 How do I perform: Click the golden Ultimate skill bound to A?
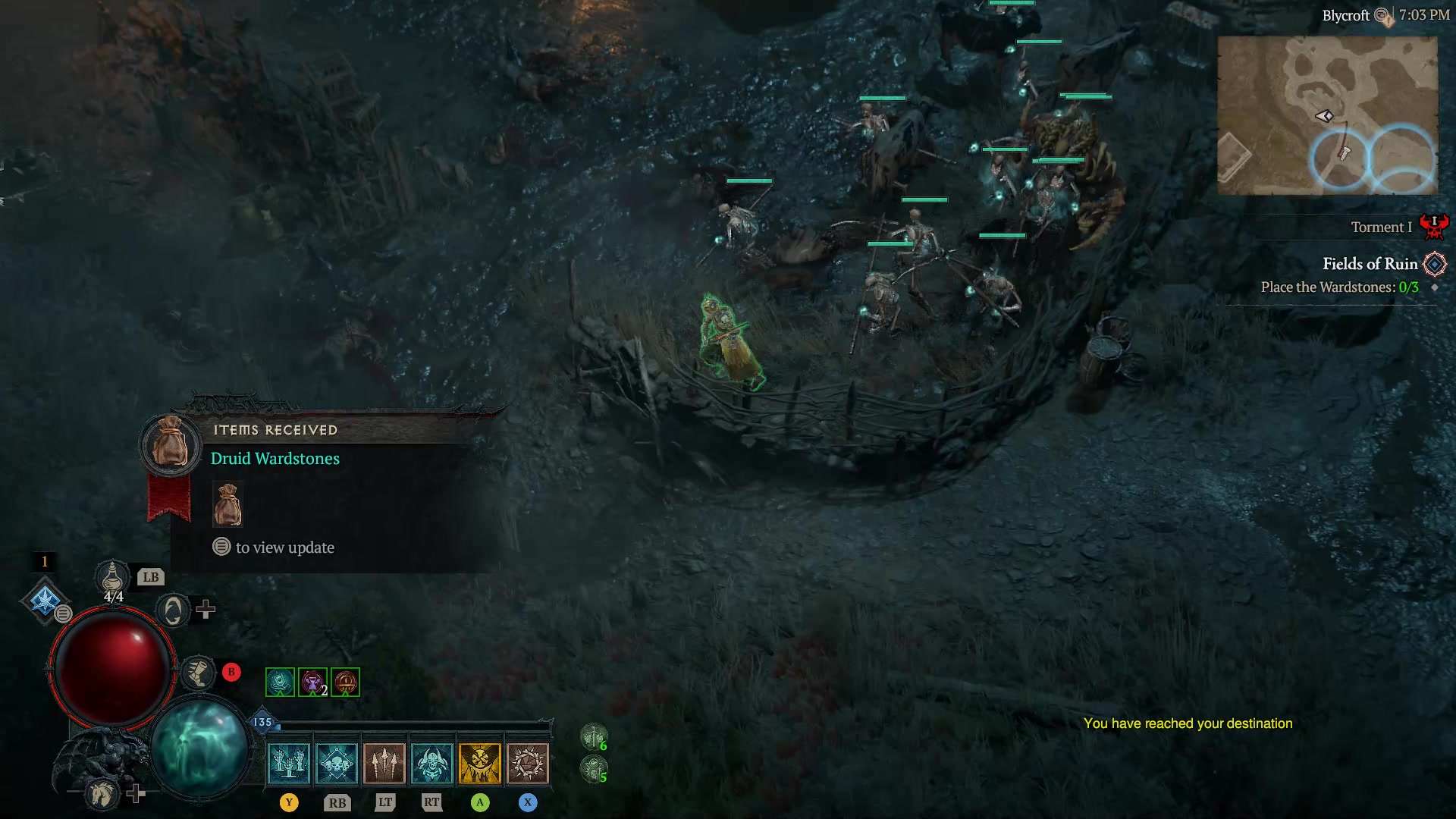(480, 762)
